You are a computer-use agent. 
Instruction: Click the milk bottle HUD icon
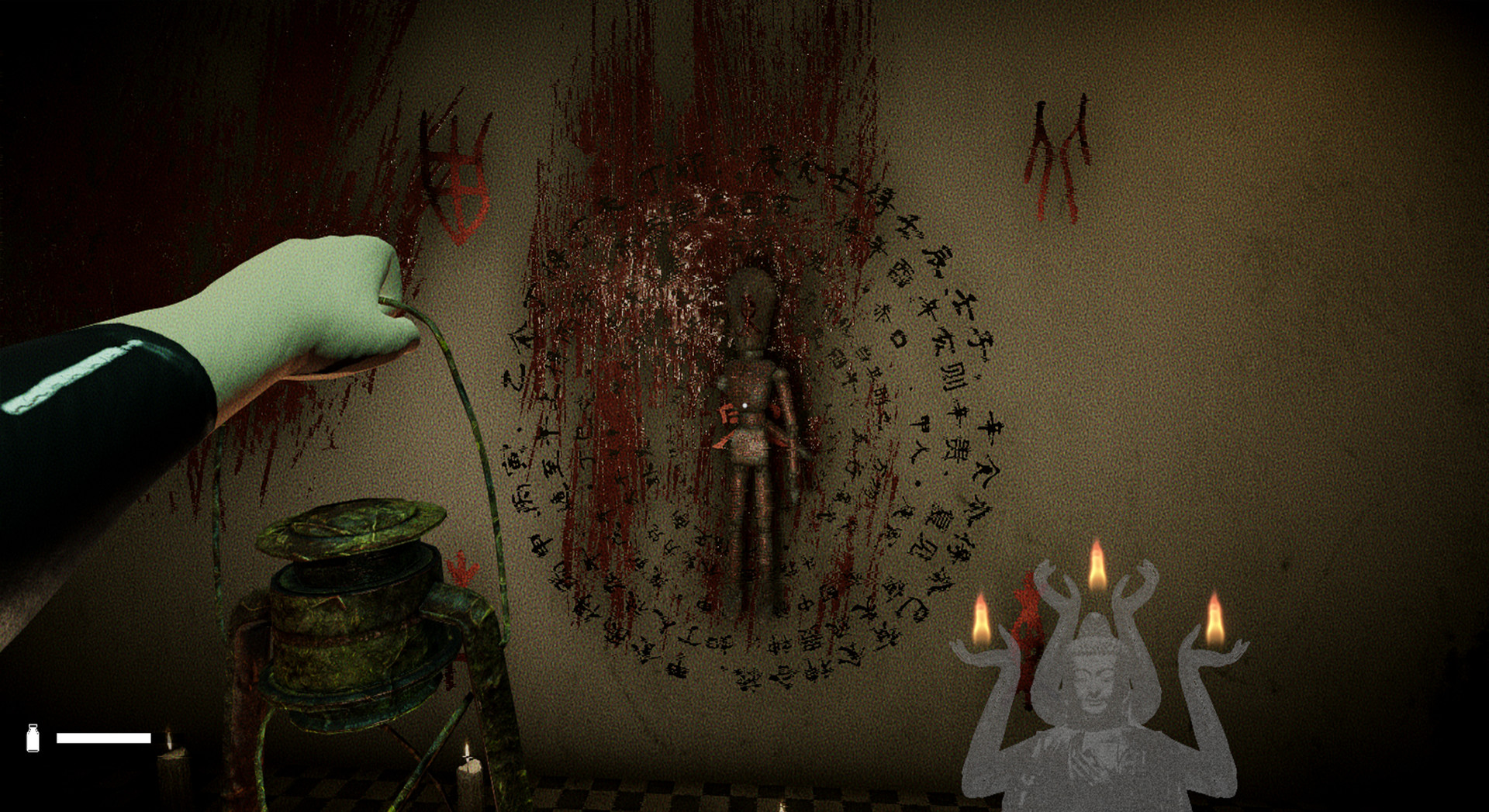33,739
